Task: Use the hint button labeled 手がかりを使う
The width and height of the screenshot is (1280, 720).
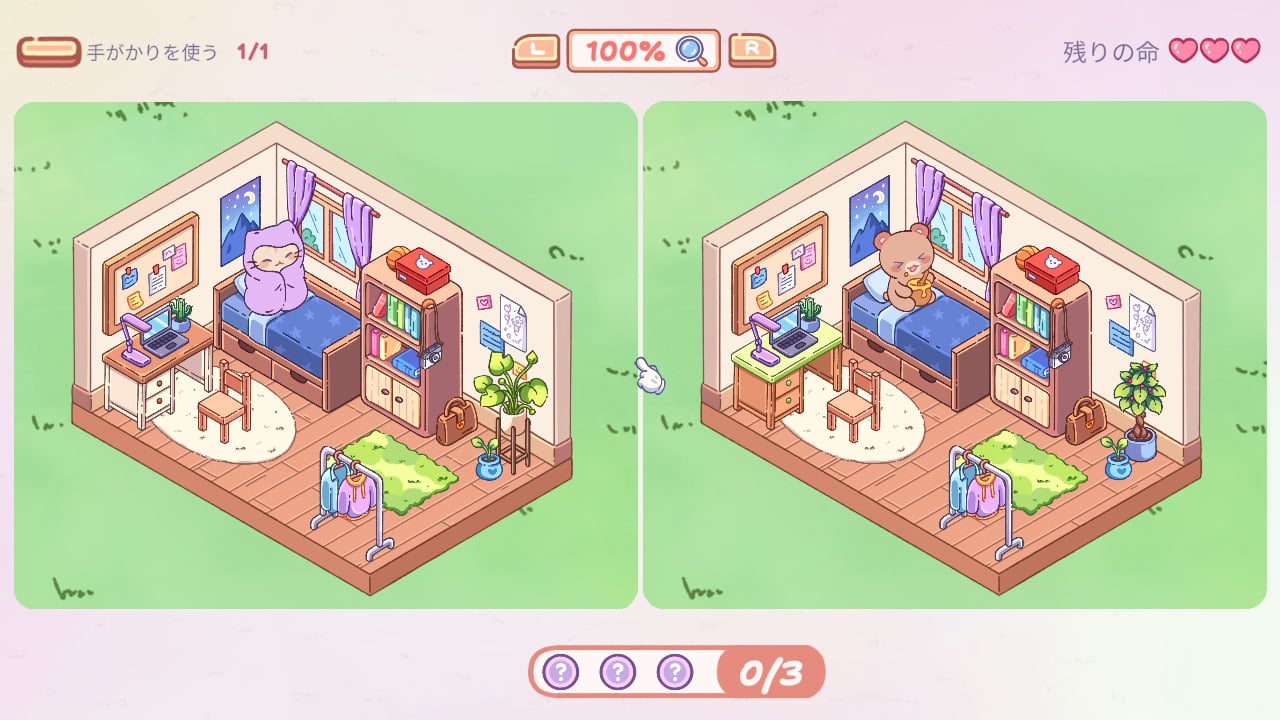Action: 49,52
